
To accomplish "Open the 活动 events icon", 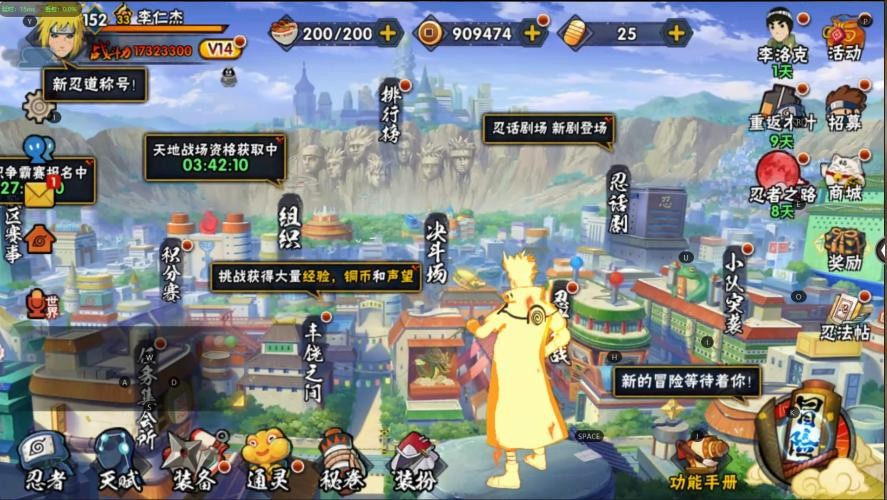I will tap(845, 37).
